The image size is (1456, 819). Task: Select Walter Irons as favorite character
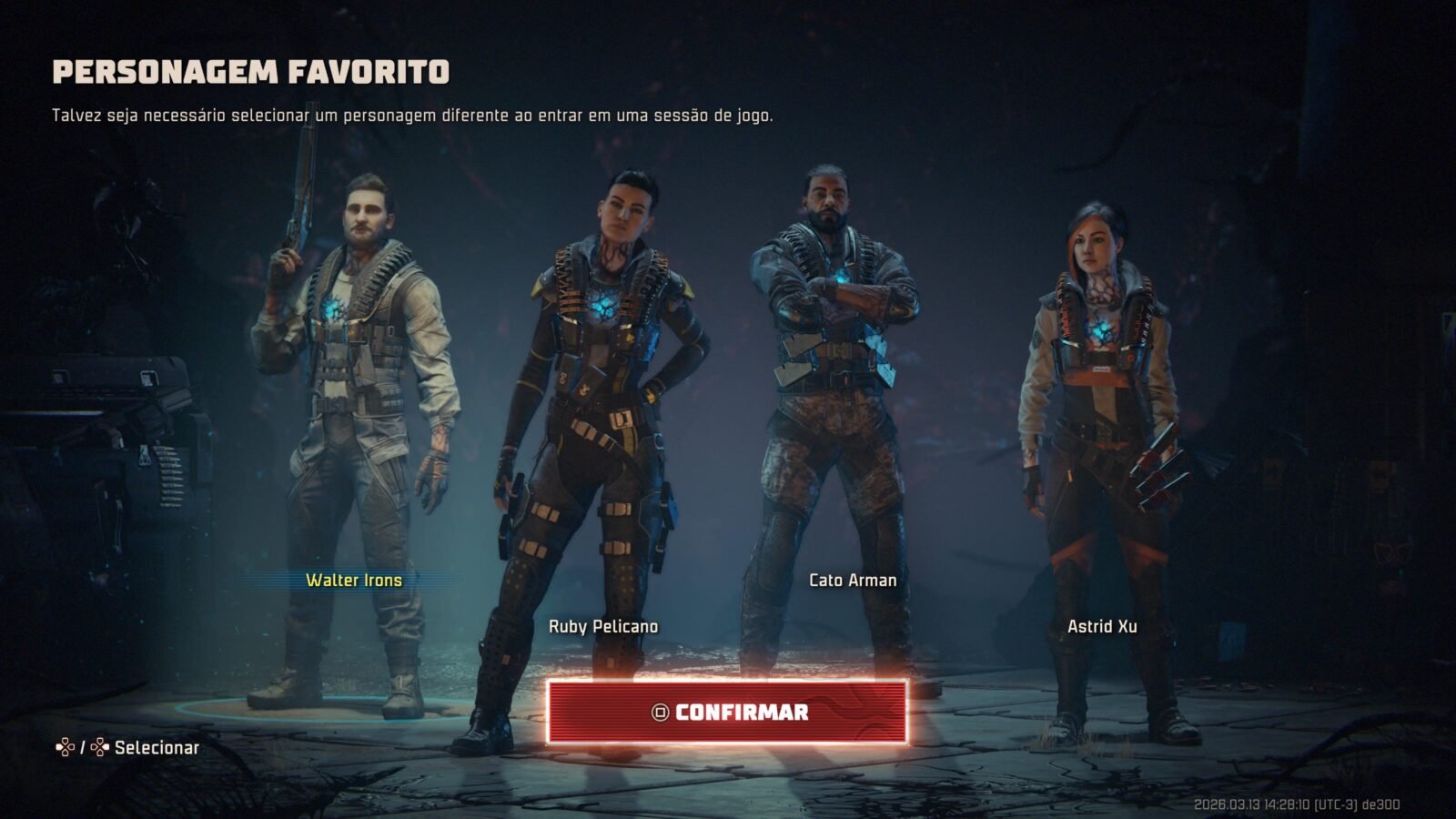tap(354, 580)
